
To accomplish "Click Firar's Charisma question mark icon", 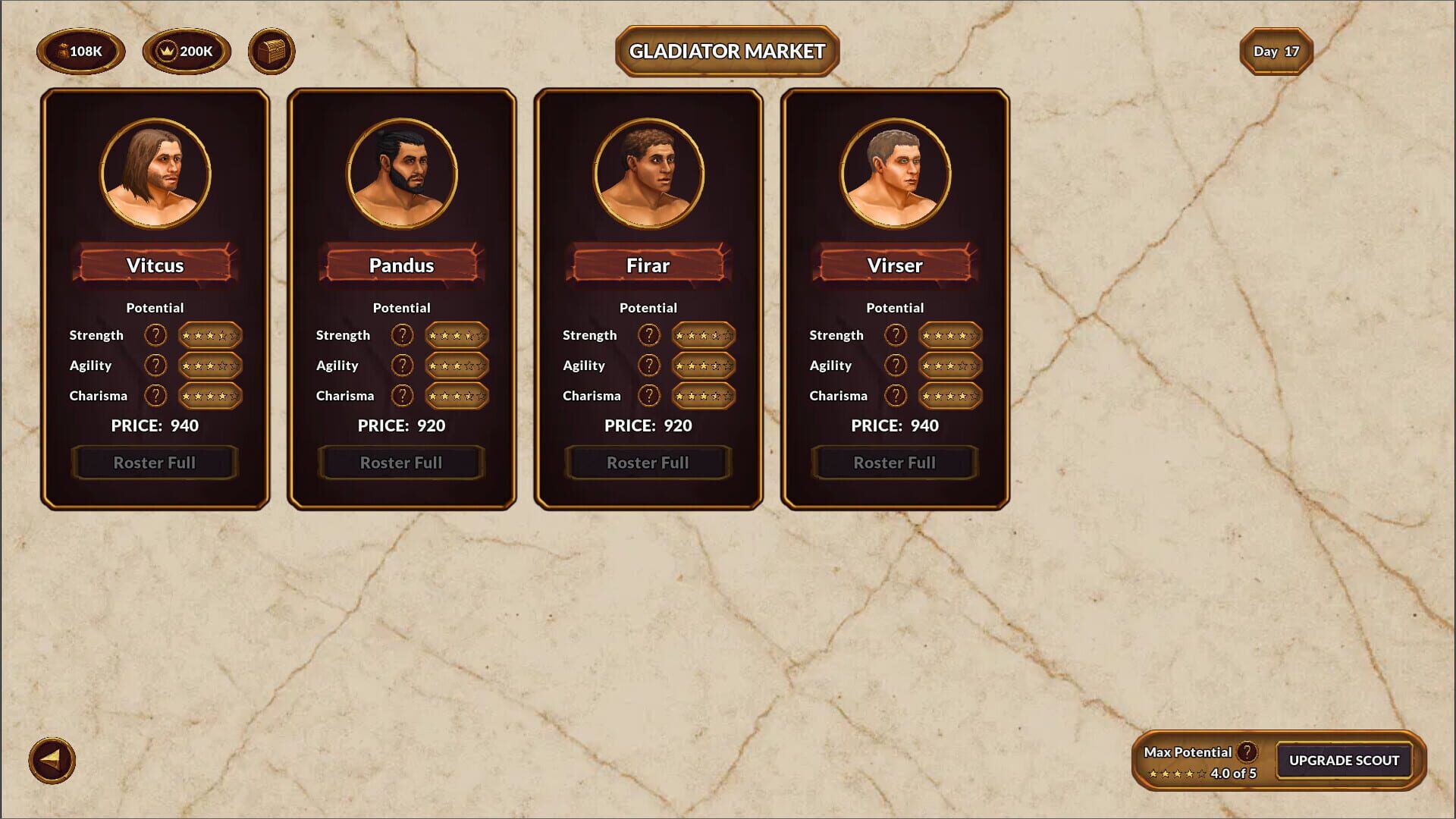I will point(648,395).
